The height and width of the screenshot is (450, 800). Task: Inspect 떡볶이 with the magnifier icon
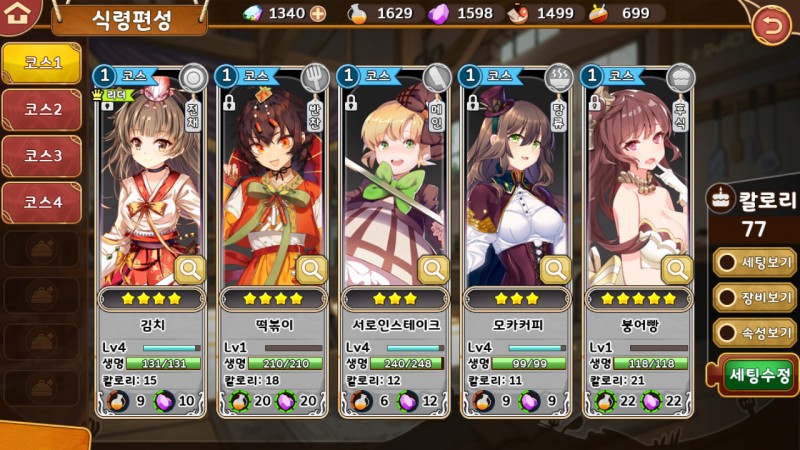tap(312, 269)
